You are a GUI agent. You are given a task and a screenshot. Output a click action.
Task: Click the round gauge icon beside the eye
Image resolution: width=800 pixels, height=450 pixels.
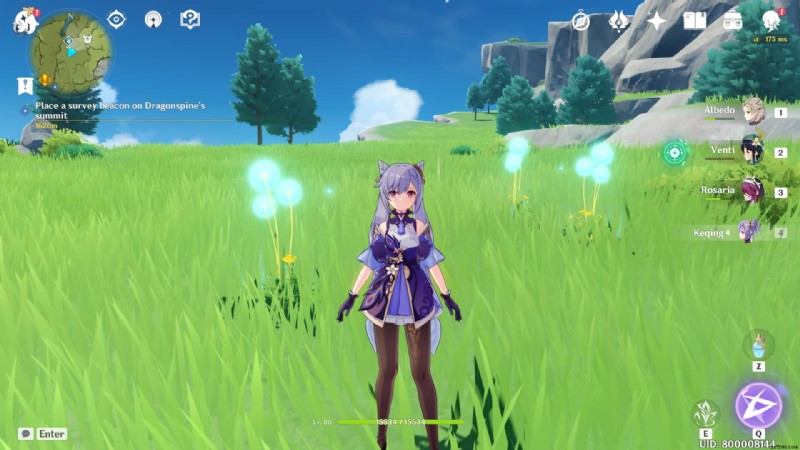[x=153, y=19]
